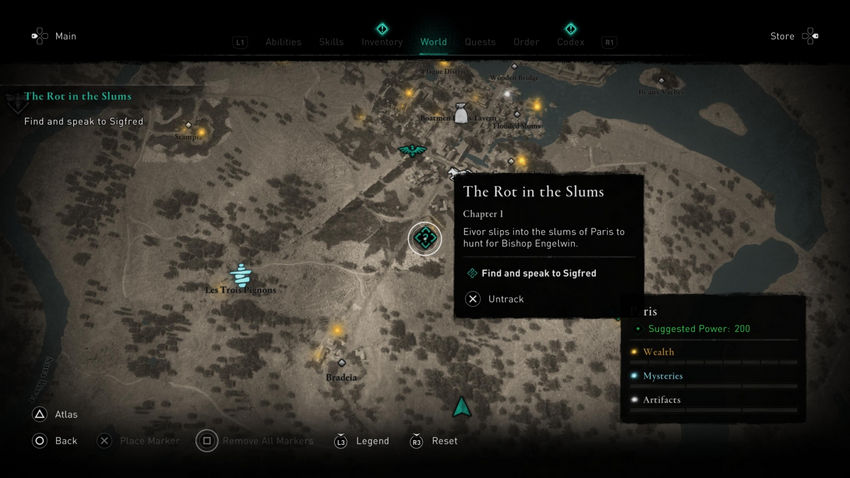Select the Mysteries entry in region panel

(662, 376)
